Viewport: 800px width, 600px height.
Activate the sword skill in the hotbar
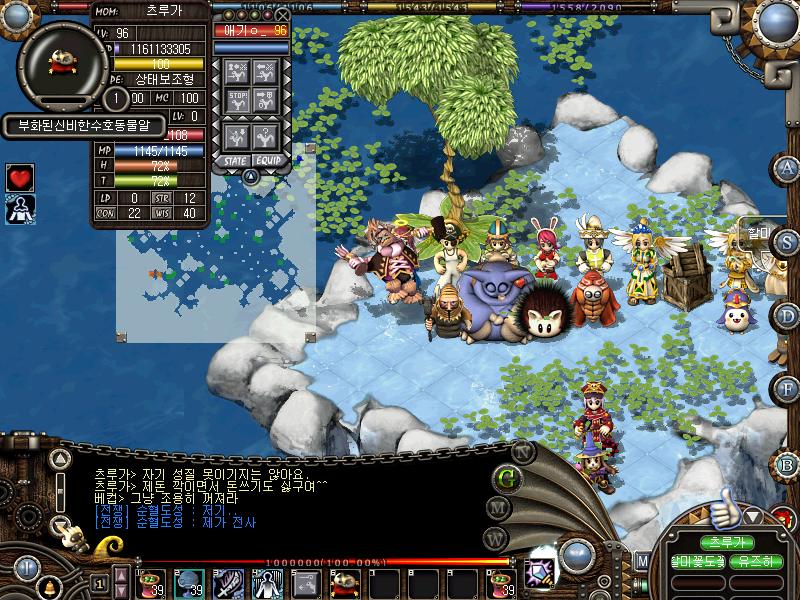227,582
